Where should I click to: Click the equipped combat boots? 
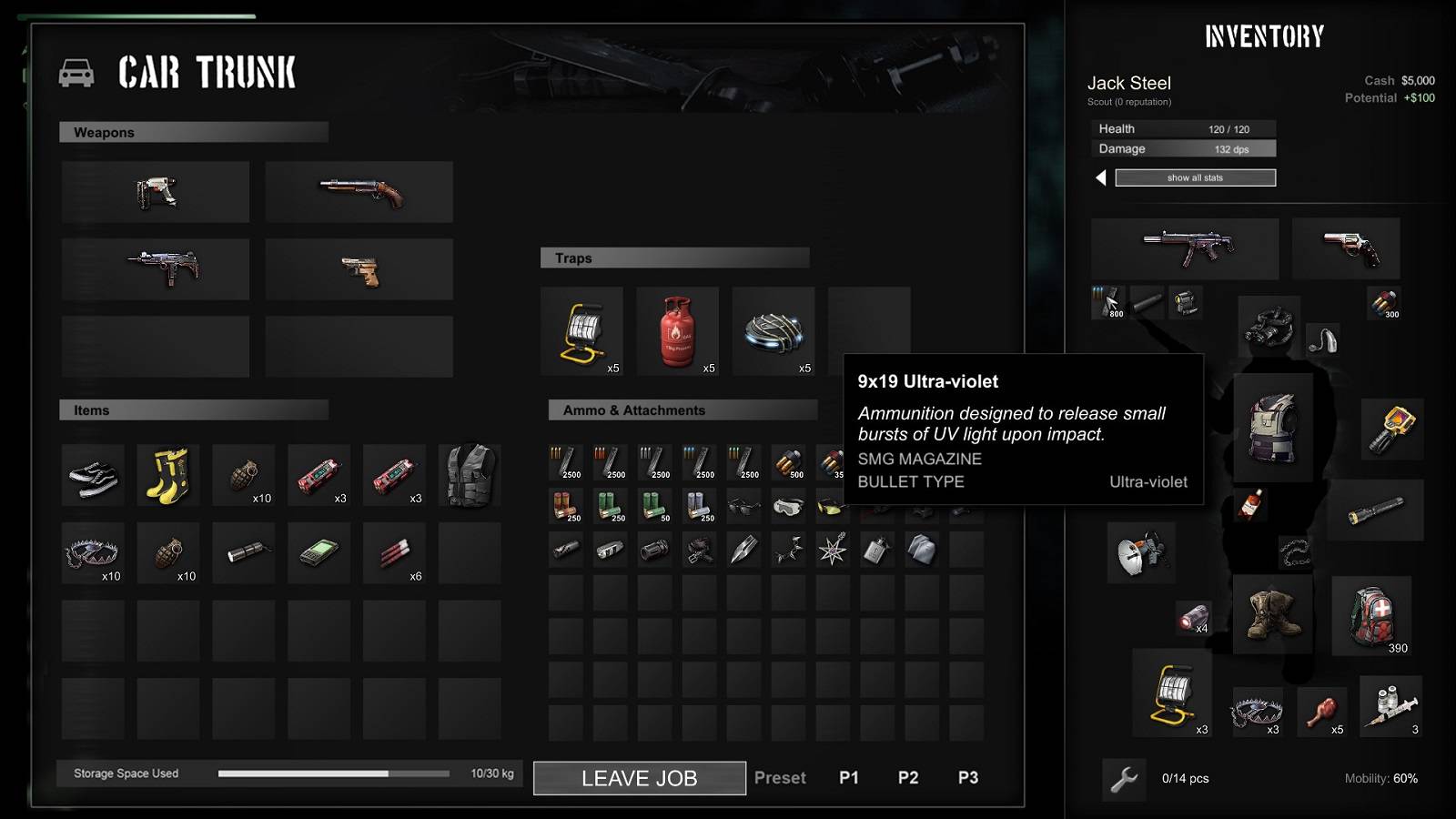1272,613
